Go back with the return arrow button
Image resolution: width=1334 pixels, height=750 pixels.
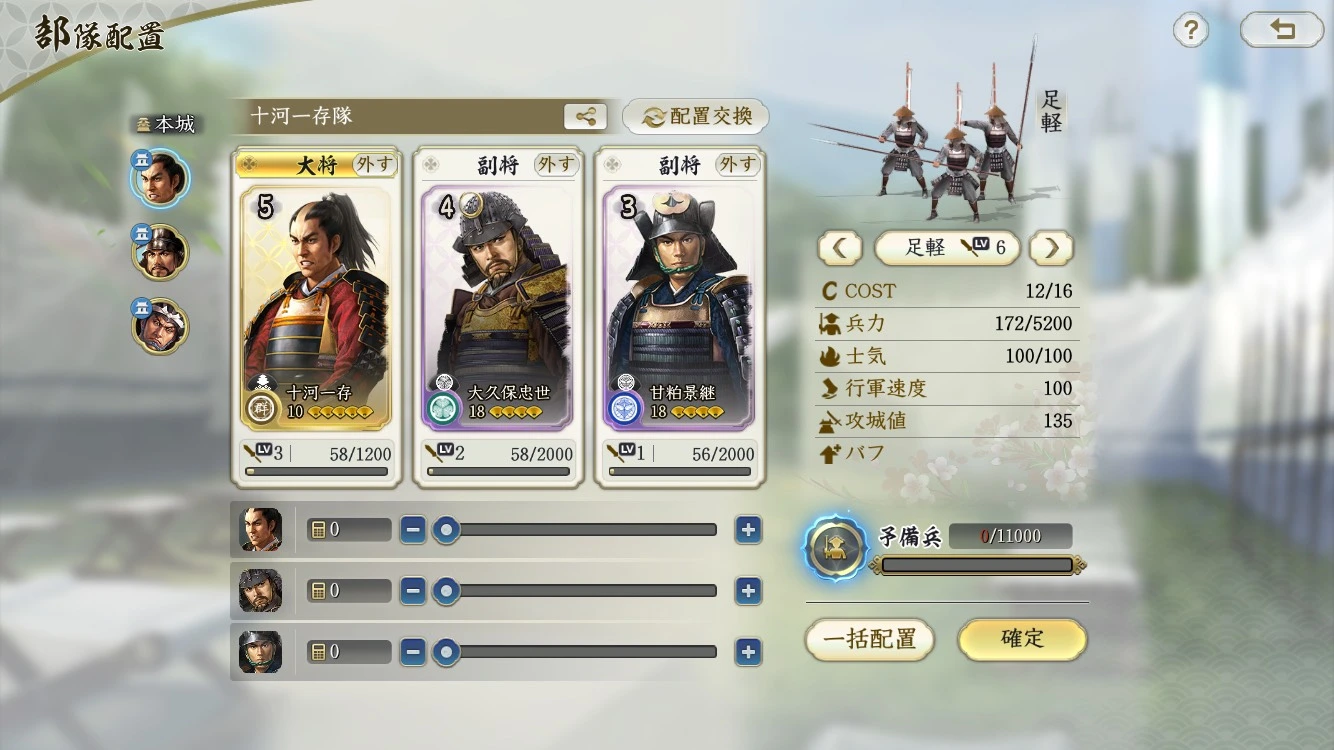tap(1281, 31)
